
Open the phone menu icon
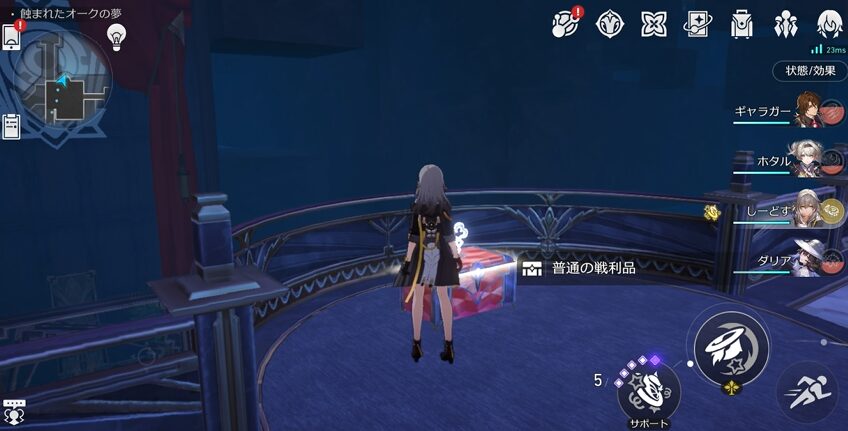point(12,37)
